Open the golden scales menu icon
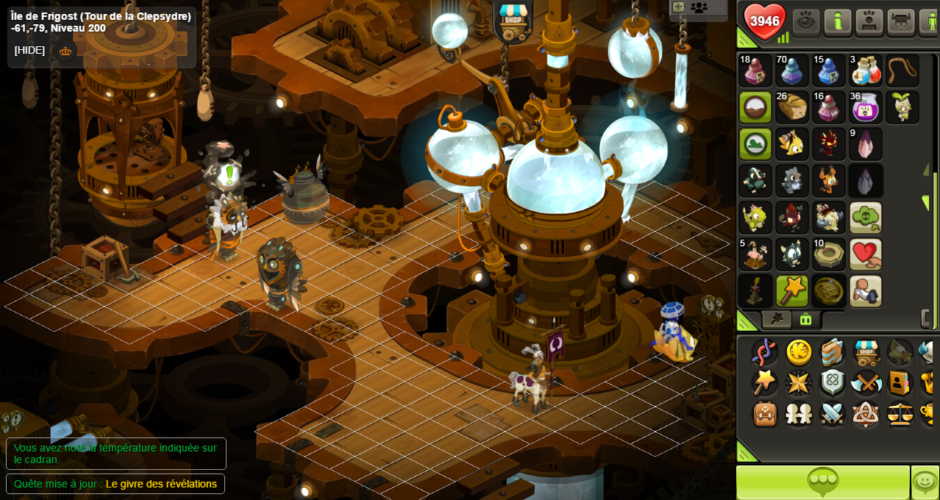940x500 pixels. coord(900,413)
